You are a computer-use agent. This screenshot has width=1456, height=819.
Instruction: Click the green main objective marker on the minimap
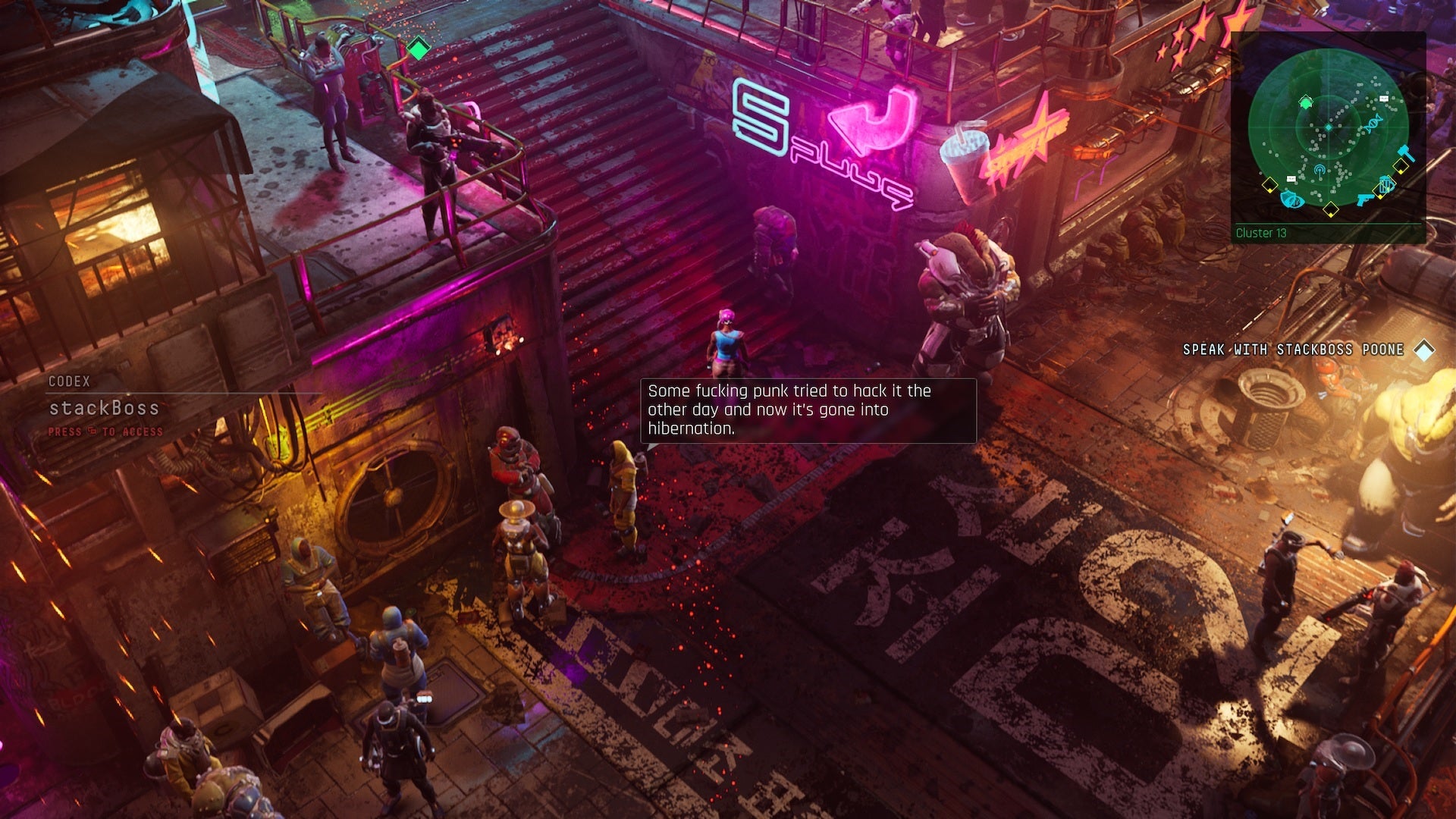point(1307,103)
